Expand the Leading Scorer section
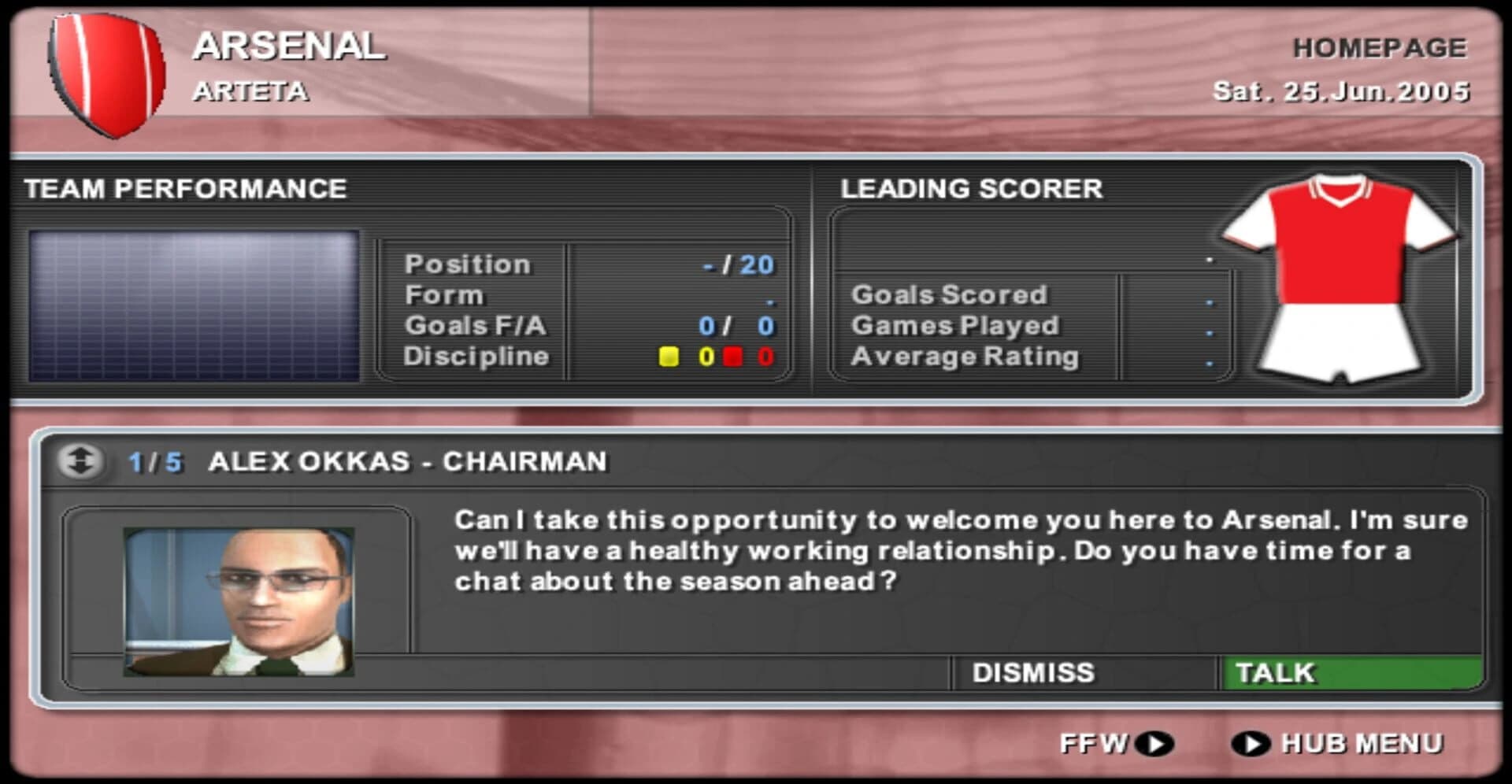The width and height of the screenshot is (1512, 784). pyautogui.click(x=970, y=189)
